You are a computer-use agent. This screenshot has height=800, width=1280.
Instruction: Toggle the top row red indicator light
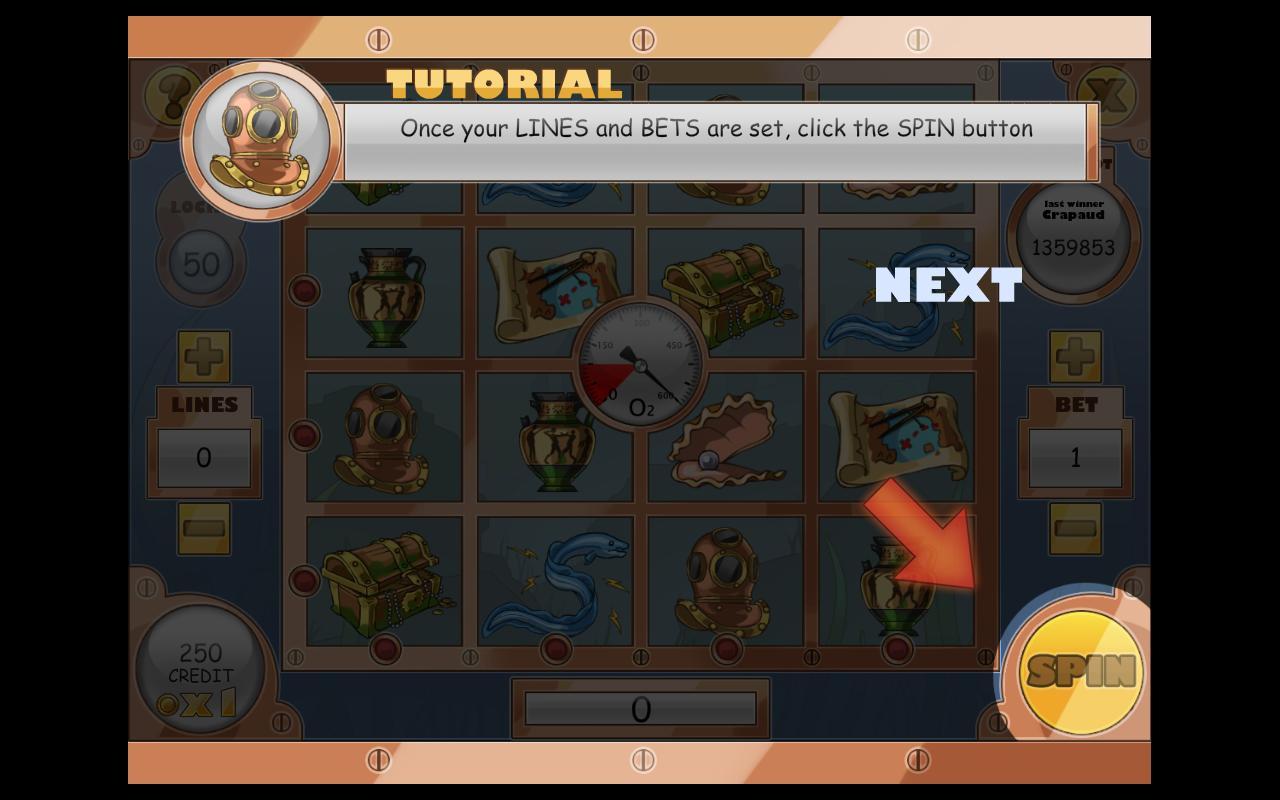click(x=305, y=290)
